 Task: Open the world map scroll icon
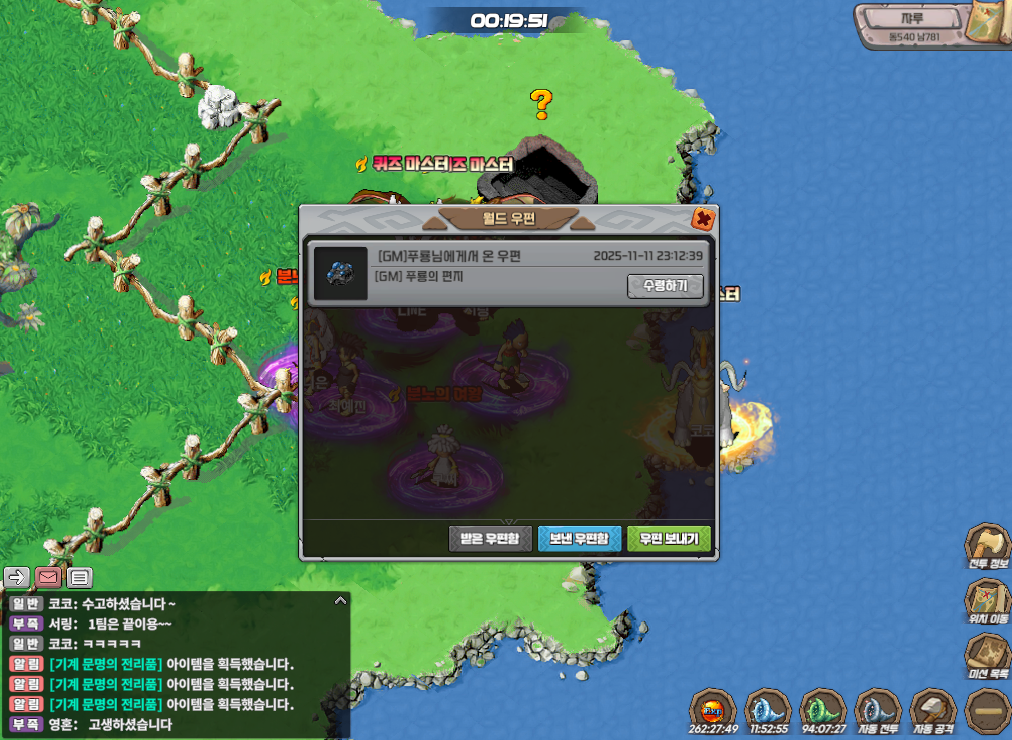(x=989, y=32)
